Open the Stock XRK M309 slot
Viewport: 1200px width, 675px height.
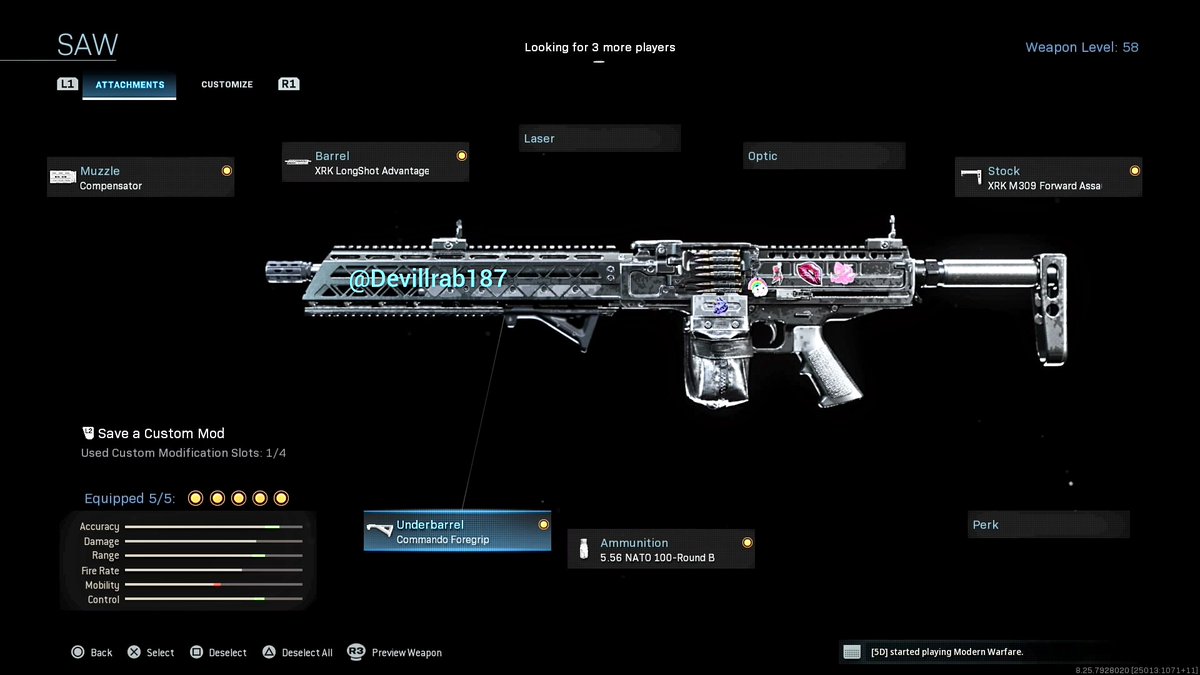1048,178
